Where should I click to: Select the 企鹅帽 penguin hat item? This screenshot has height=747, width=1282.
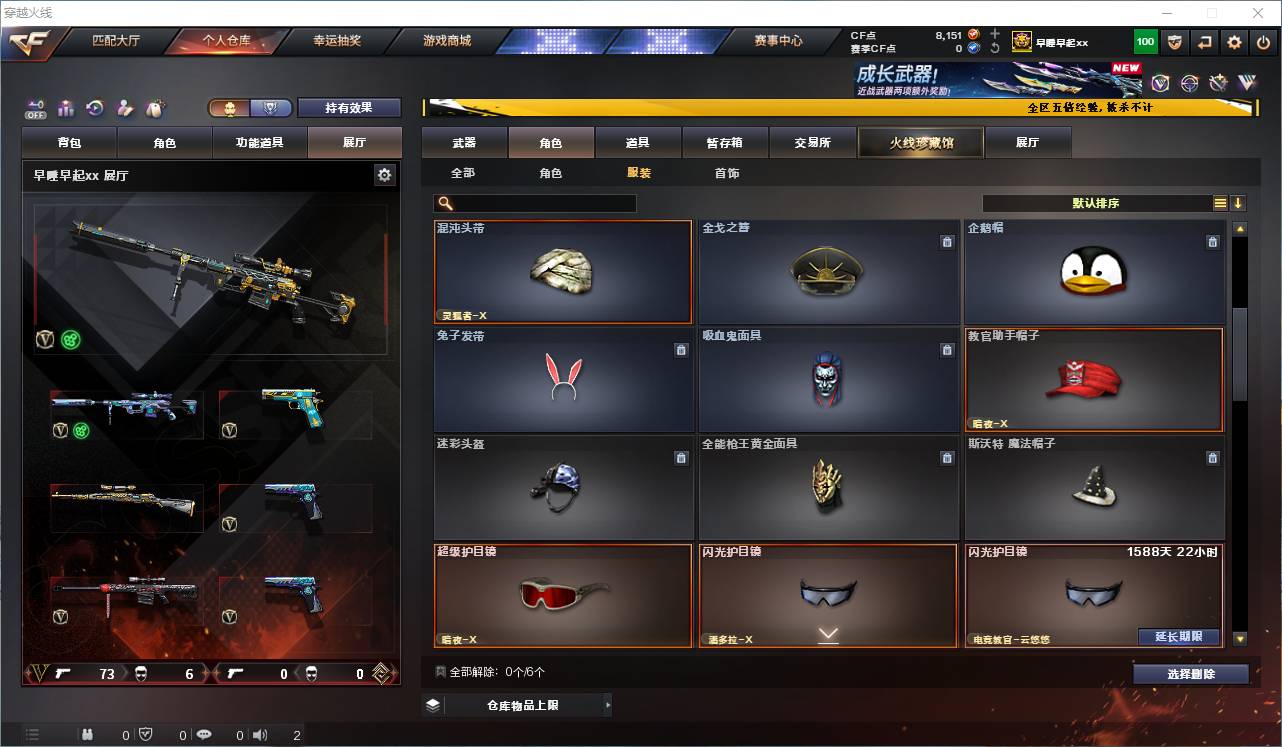[1094, 272]
